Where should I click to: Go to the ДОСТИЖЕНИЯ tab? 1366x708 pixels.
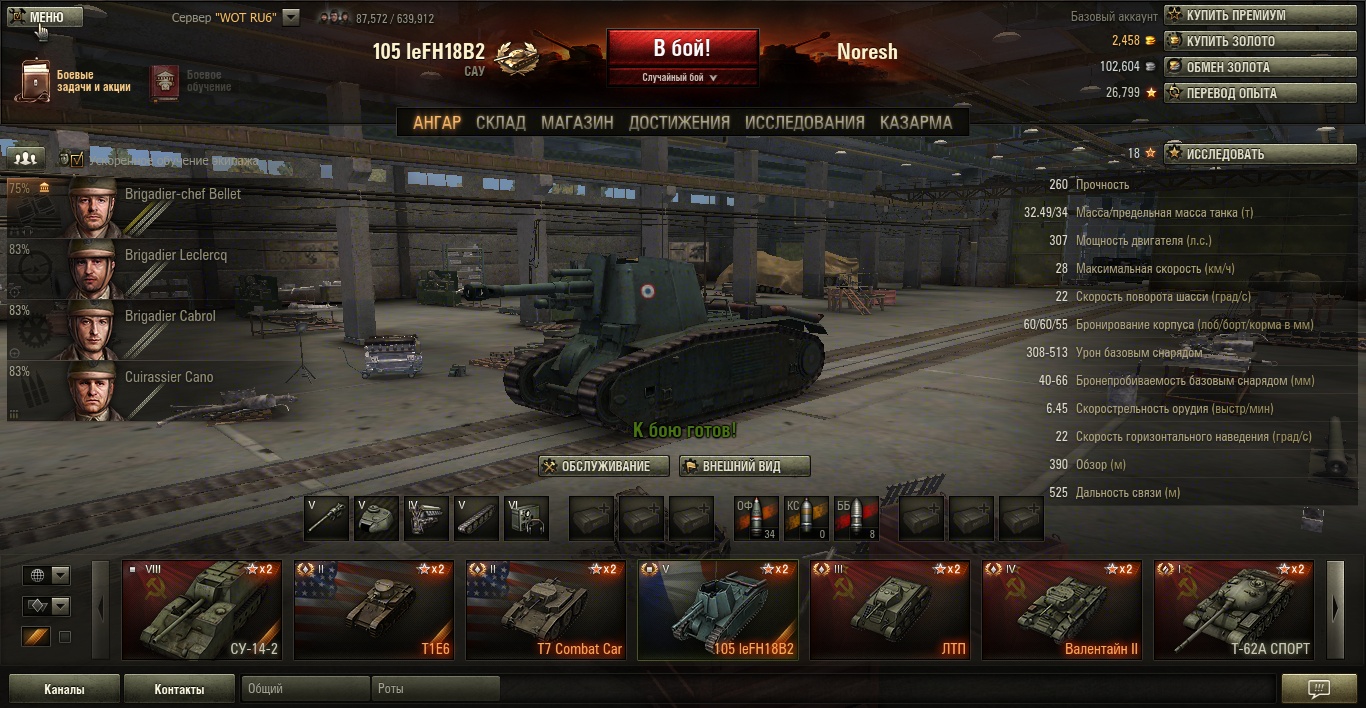tap(679, 122)
